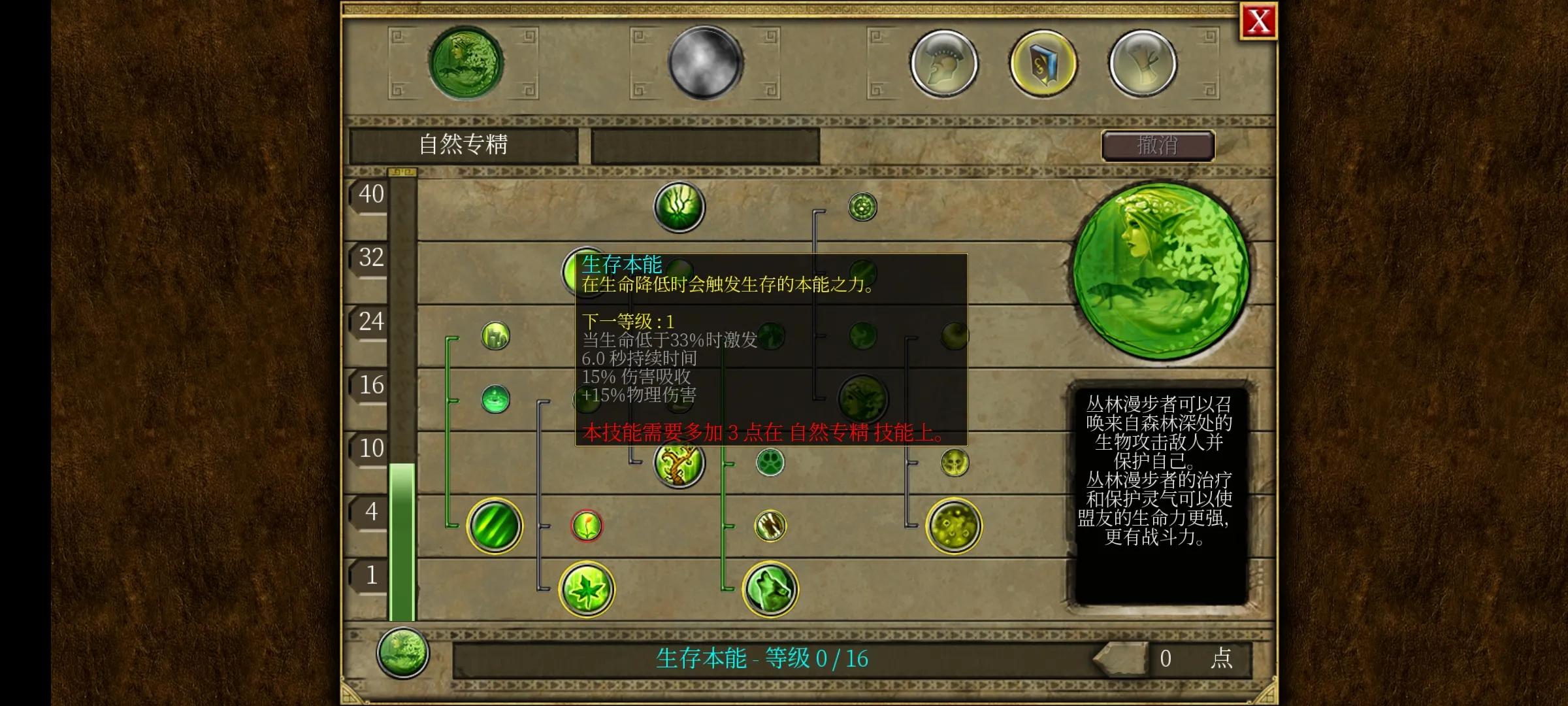Click the helmet-shaped character stats icon
Screen dimensions: 1568x706
click(945, 63)
